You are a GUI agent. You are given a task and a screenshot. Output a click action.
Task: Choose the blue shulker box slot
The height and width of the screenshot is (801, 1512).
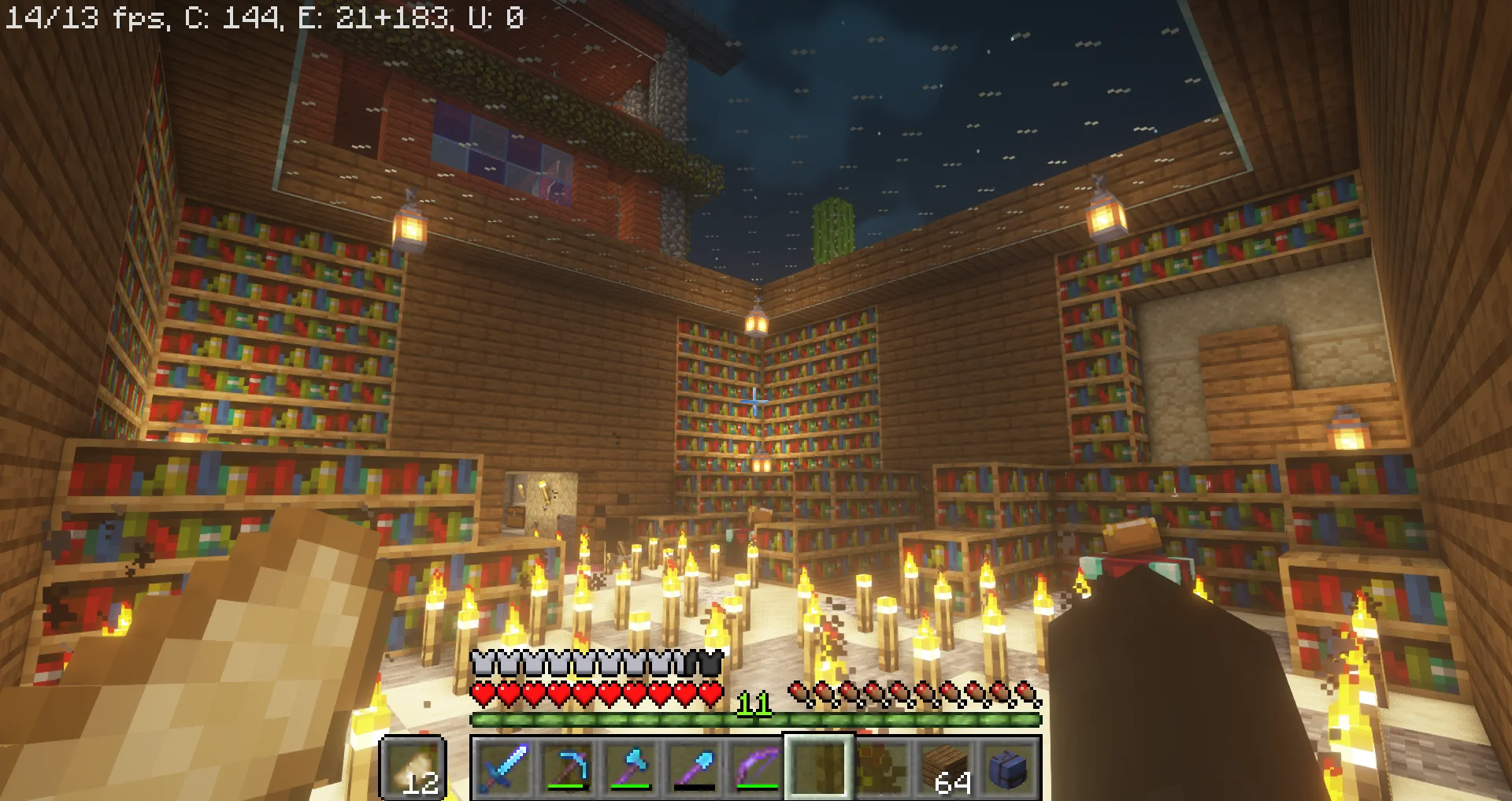click(x=1008, y=767)
